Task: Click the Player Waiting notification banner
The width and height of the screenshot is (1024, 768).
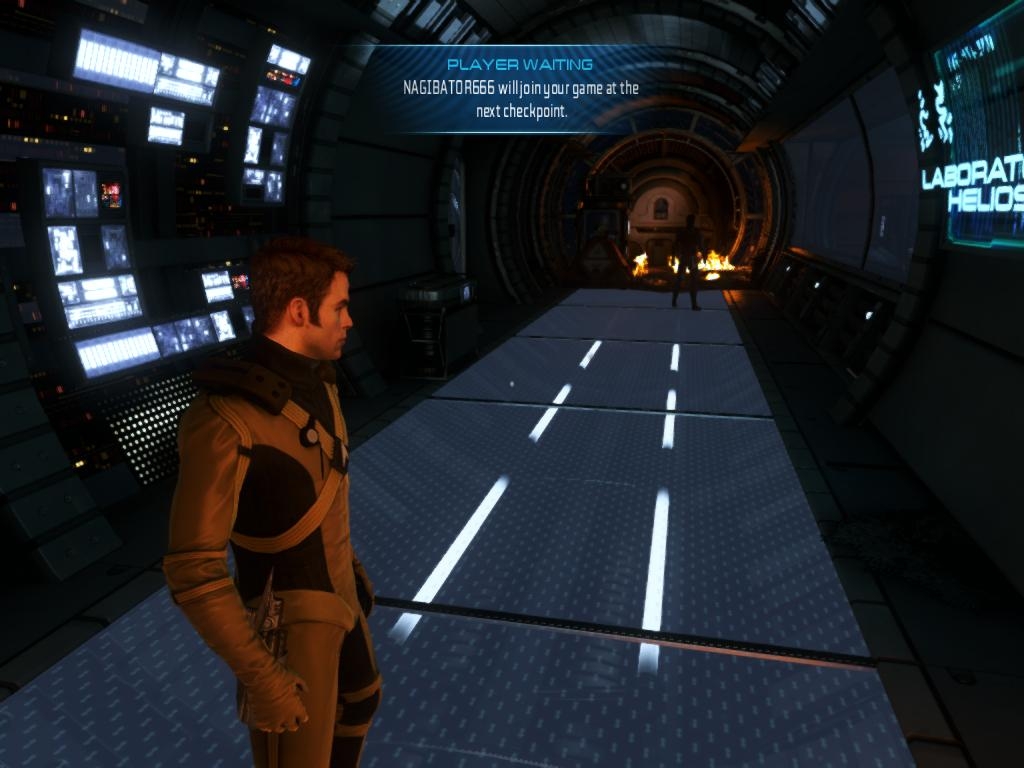Action: coord(520,89)
